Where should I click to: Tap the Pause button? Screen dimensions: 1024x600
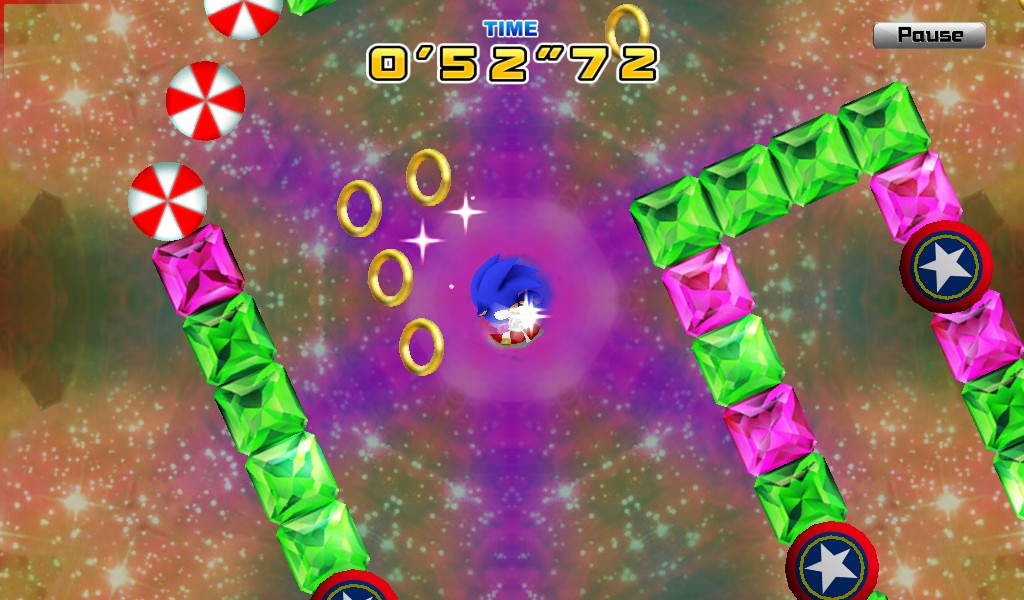[929, 35]
